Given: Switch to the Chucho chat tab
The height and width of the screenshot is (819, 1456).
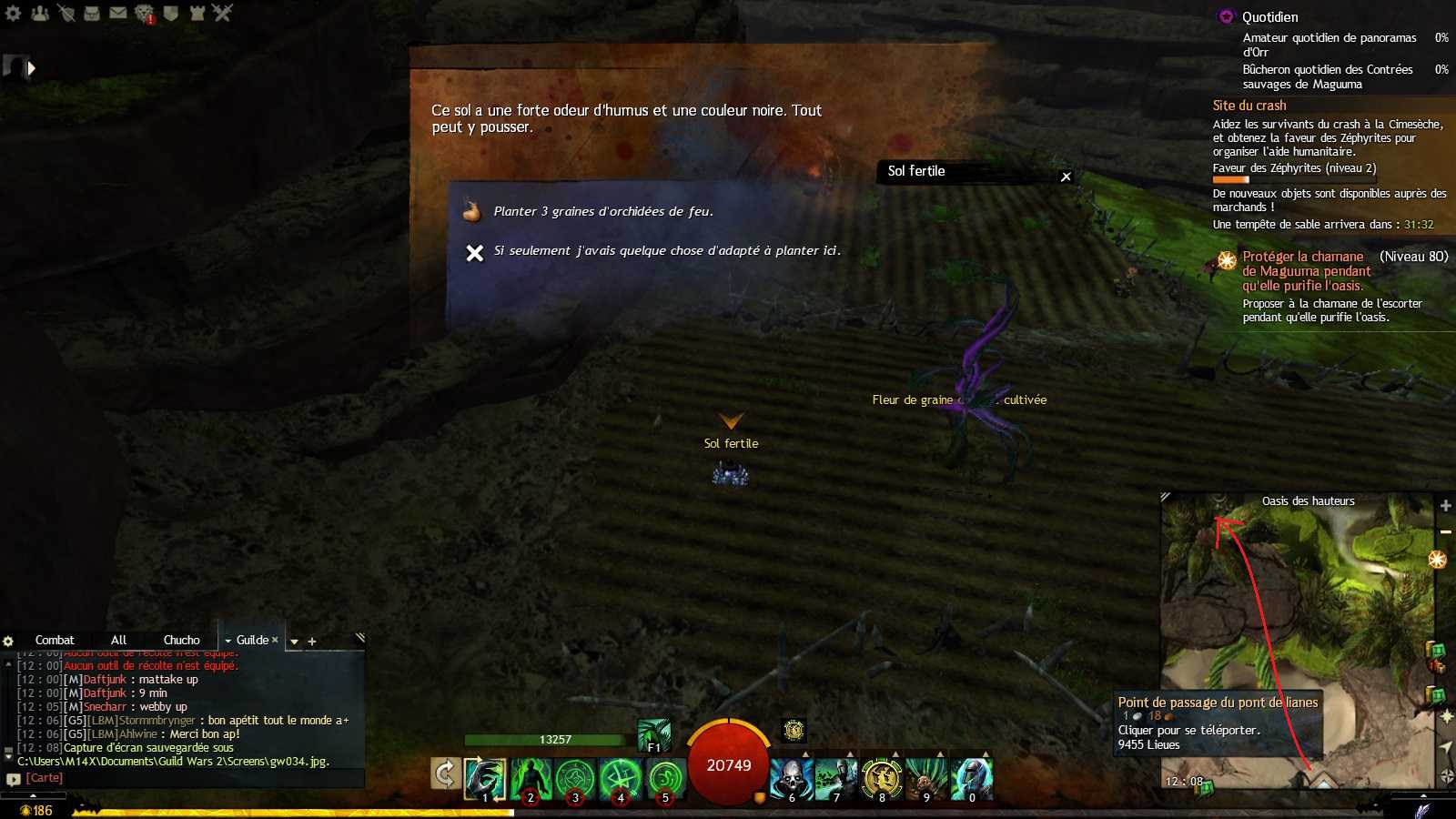Looking at the screenshot, I should pos(181,641).
